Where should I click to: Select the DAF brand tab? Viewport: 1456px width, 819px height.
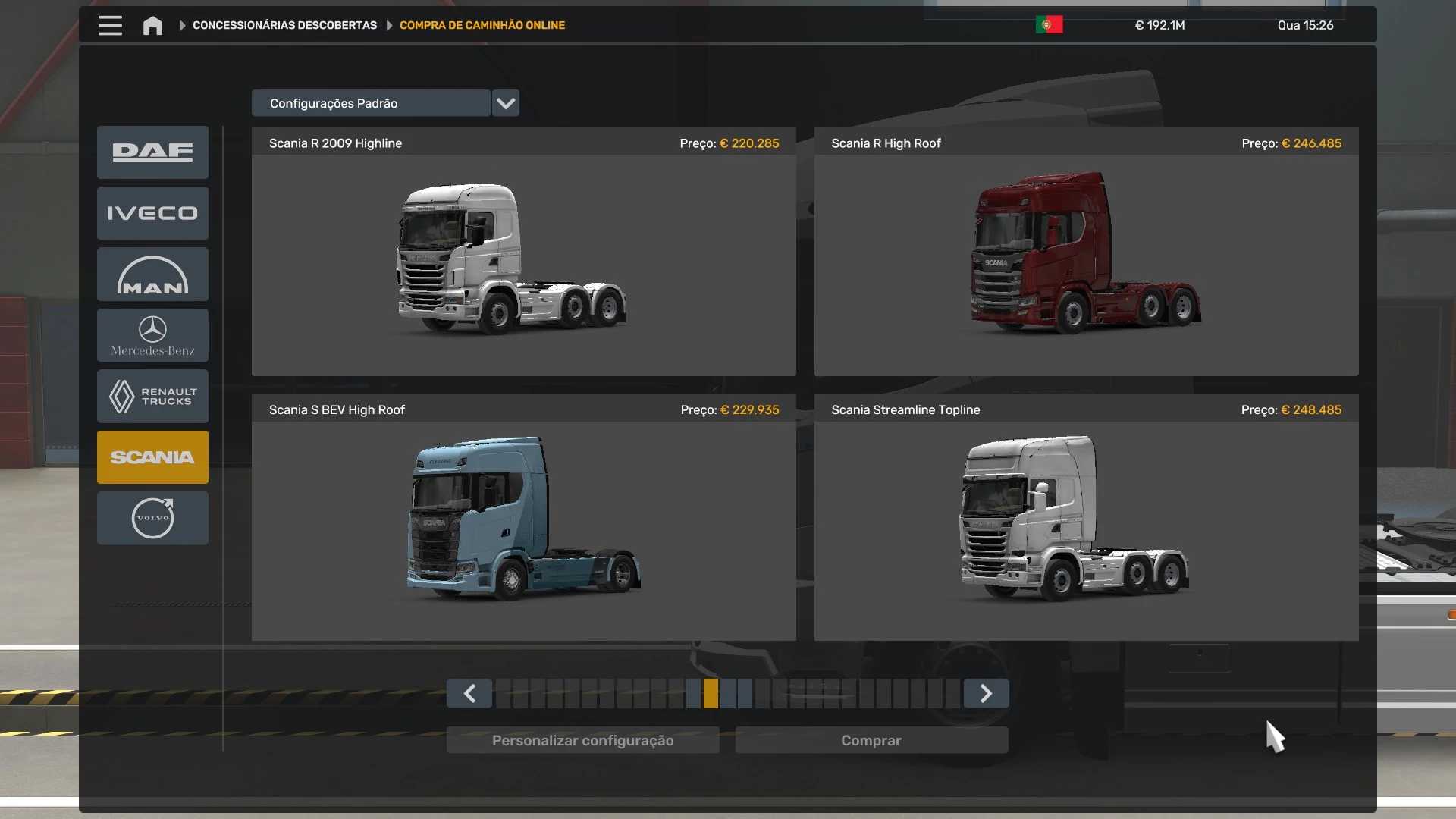(x=152, y=152)
